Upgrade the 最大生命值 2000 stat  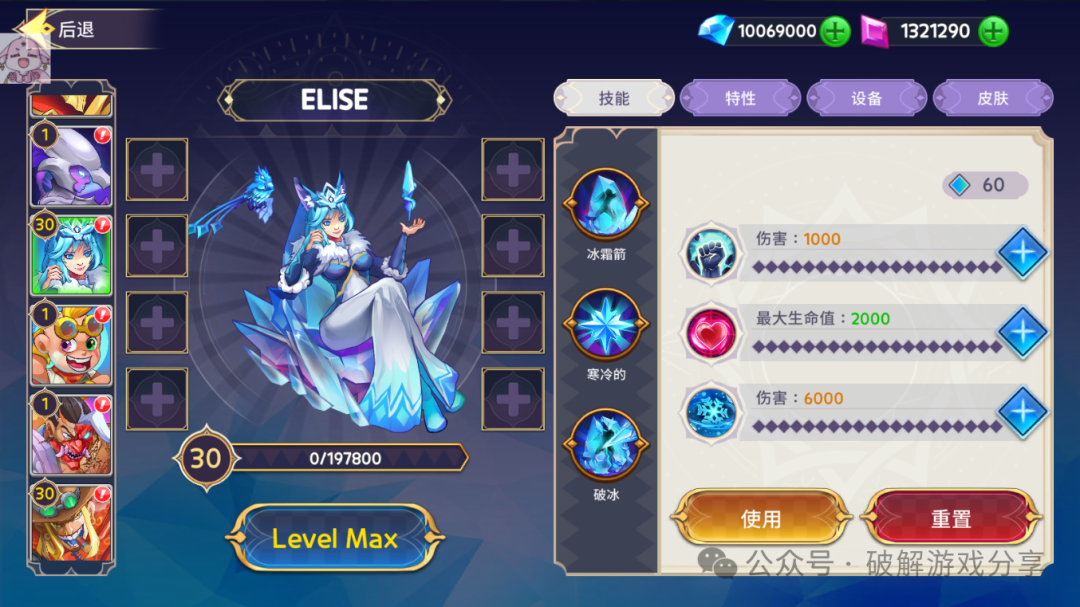click(1022, 332)
